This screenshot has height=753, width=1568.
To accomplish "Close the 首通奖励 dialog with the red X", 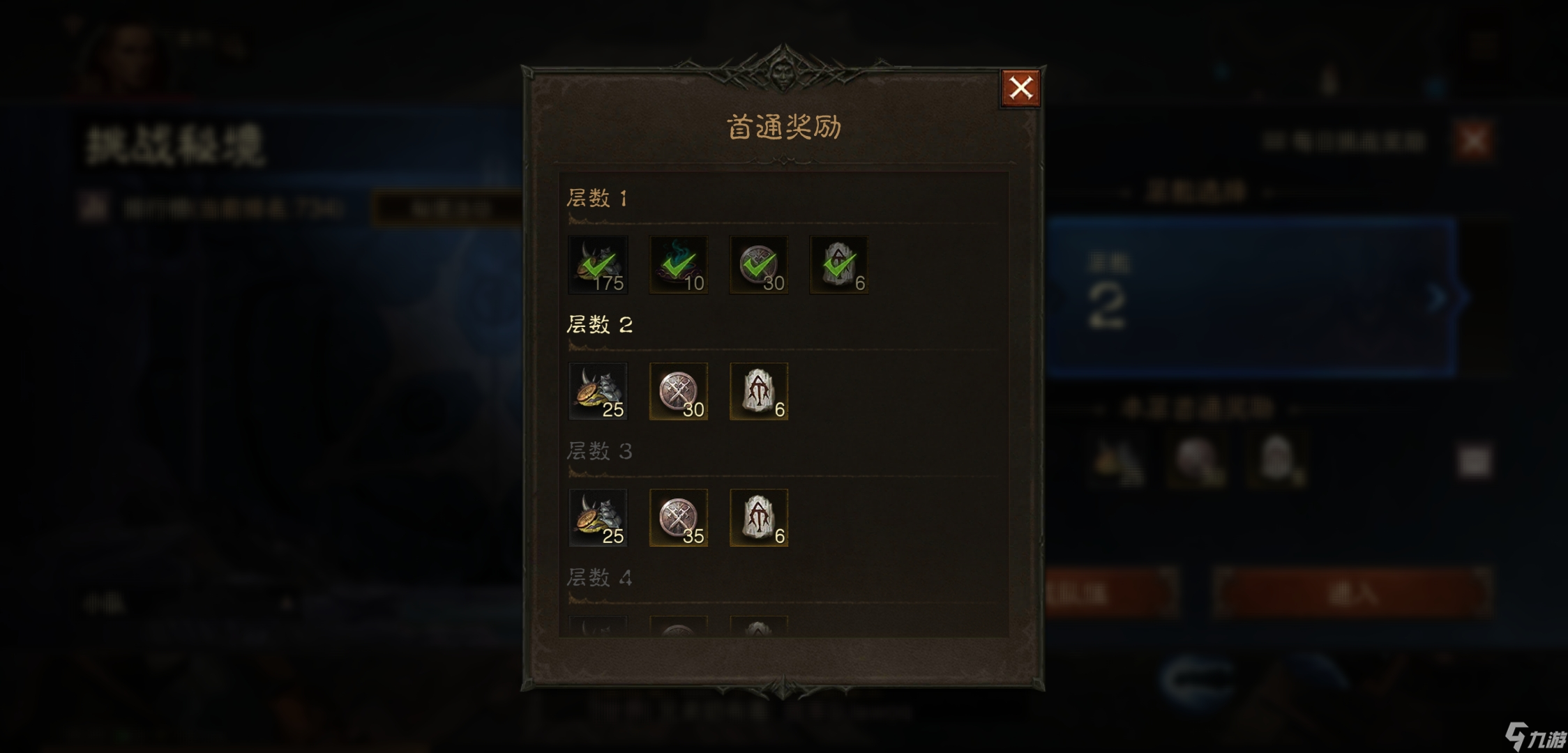I will (x=1020, y=87).
